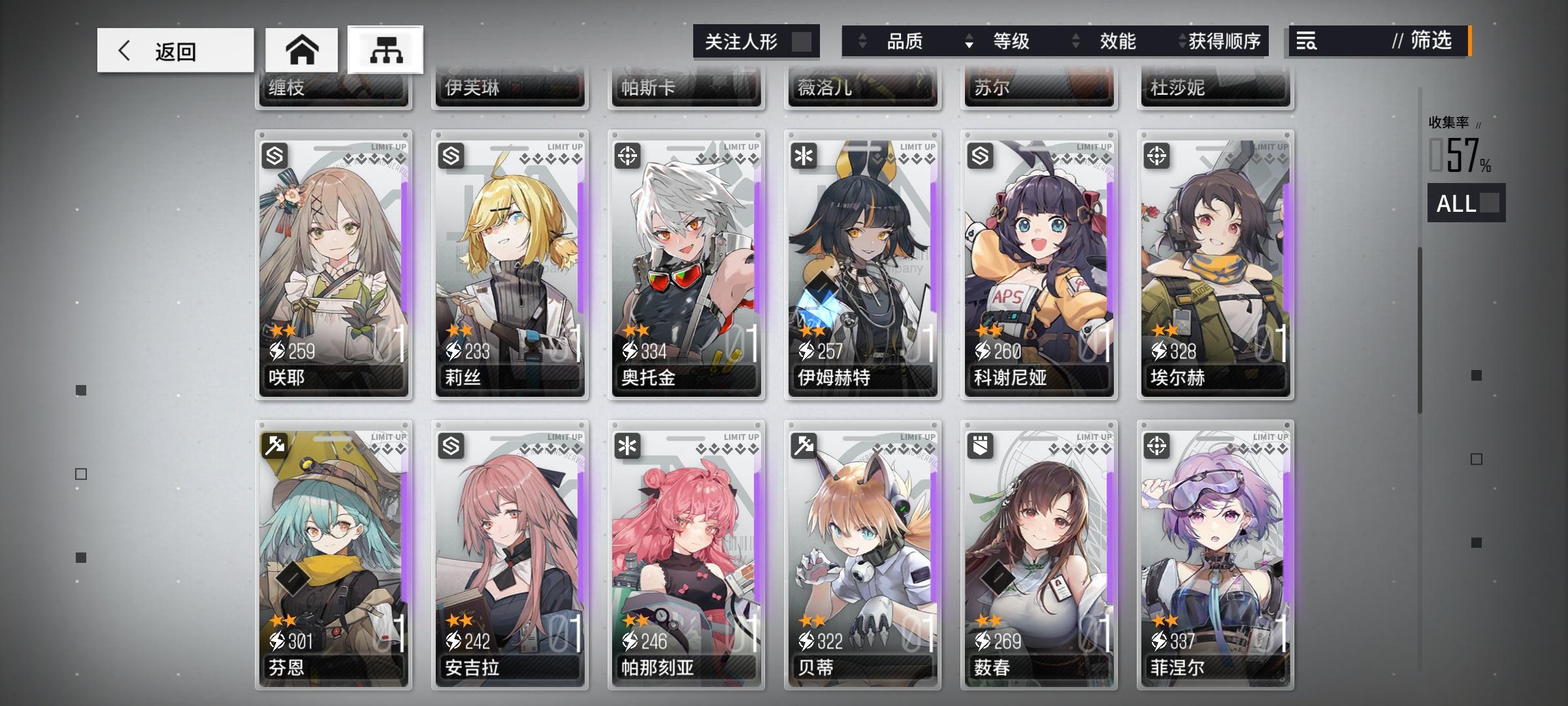Open the home/formation view icon
This screenshot has width=1568, height=706.
[299, 49]
